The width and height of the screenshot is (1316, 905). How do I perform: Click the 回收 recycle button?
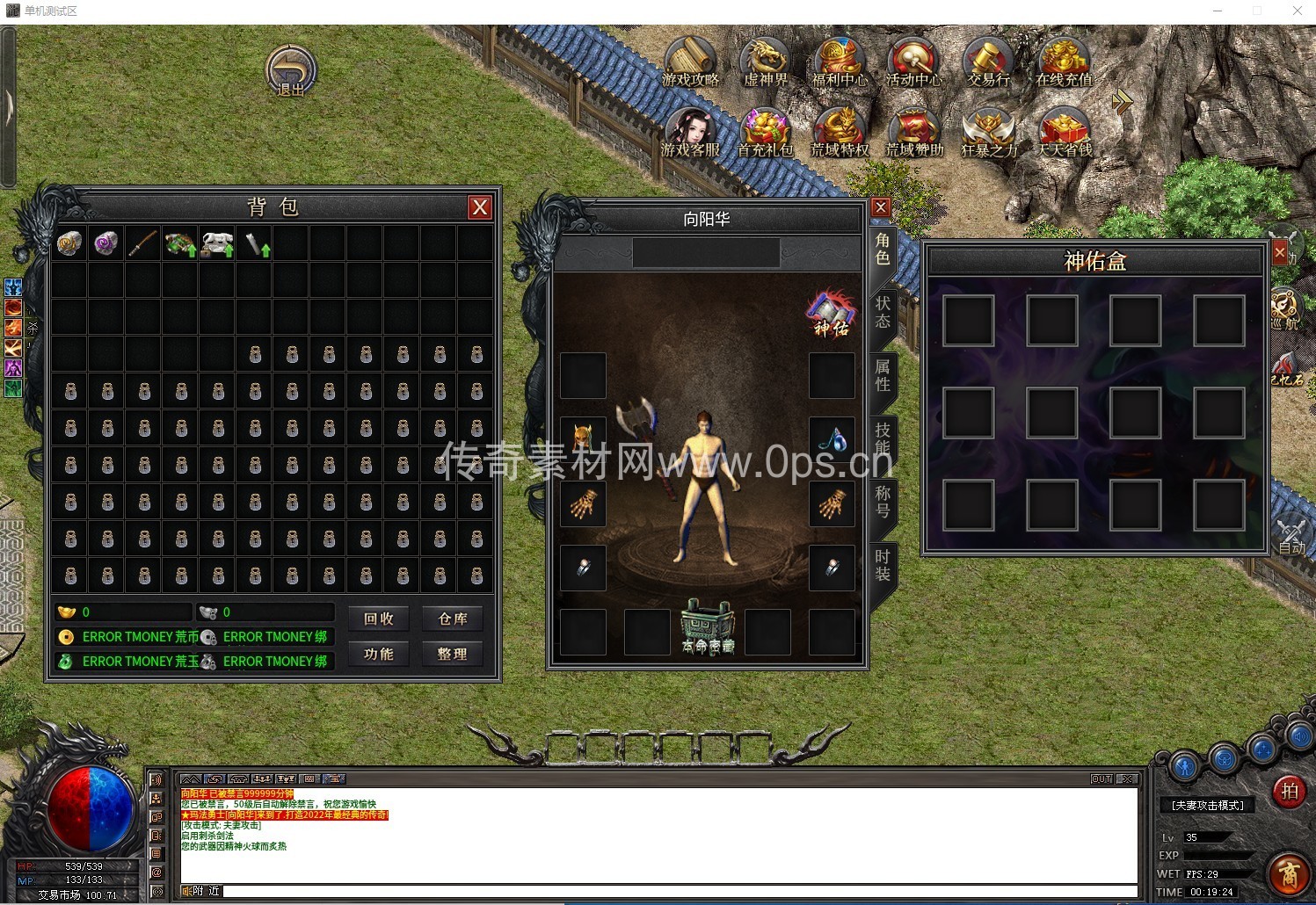[x=379, y=619]
